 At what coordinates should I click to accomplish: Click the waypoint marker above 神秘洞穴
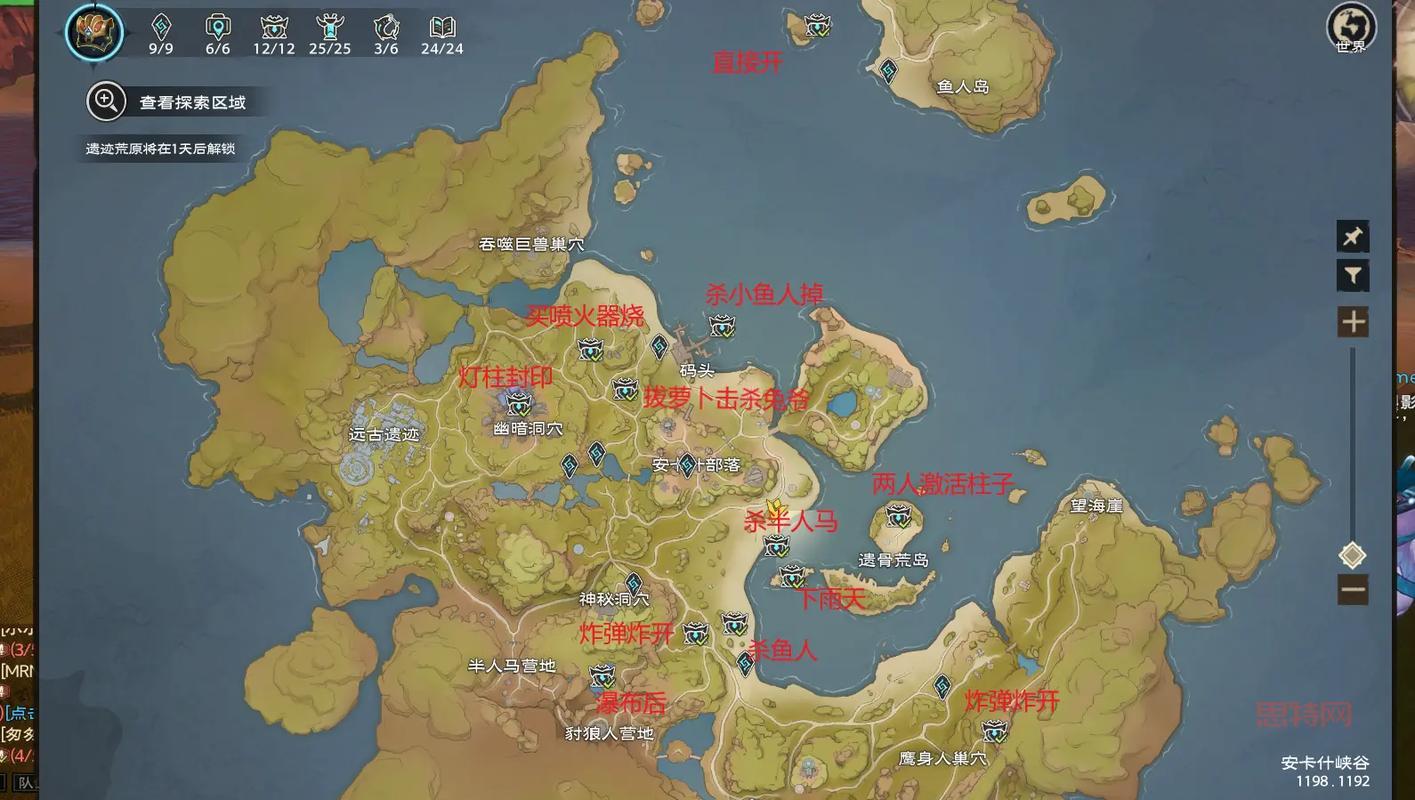click(x=634, y=583)
